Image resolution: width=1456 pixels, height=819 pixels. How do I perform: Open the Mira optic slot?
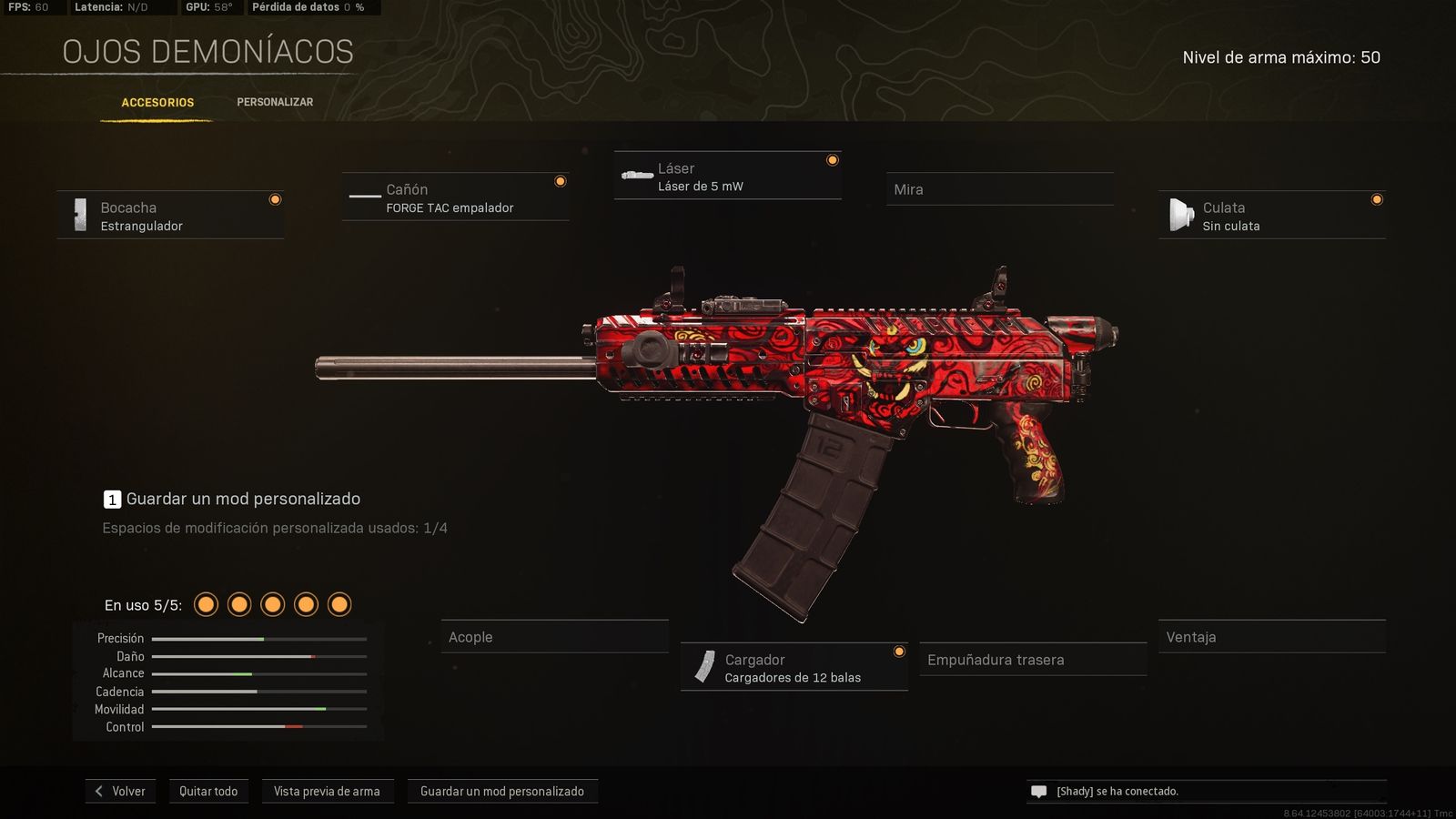[999, 189]
